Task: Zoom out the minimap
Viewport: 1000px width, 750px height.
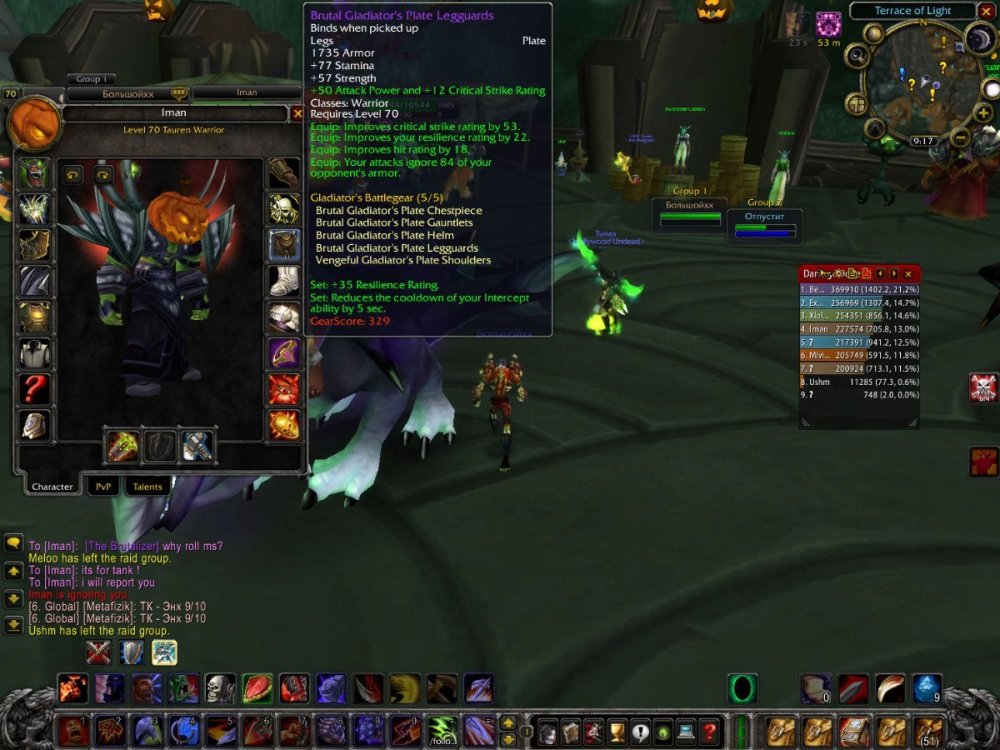Action: [959, 139]
